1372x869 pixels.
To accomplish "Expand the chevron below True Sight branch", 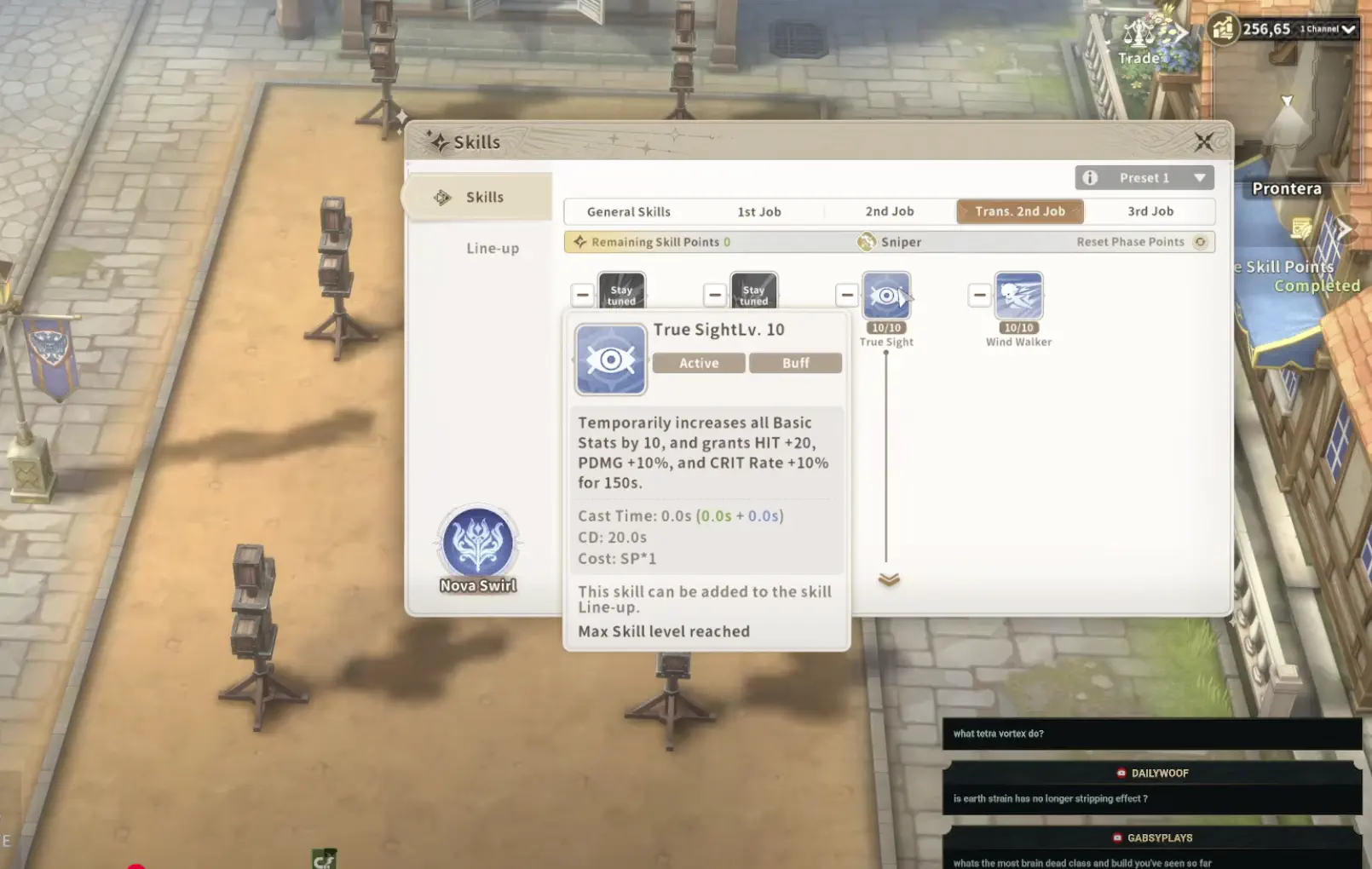I will point(888,578).
